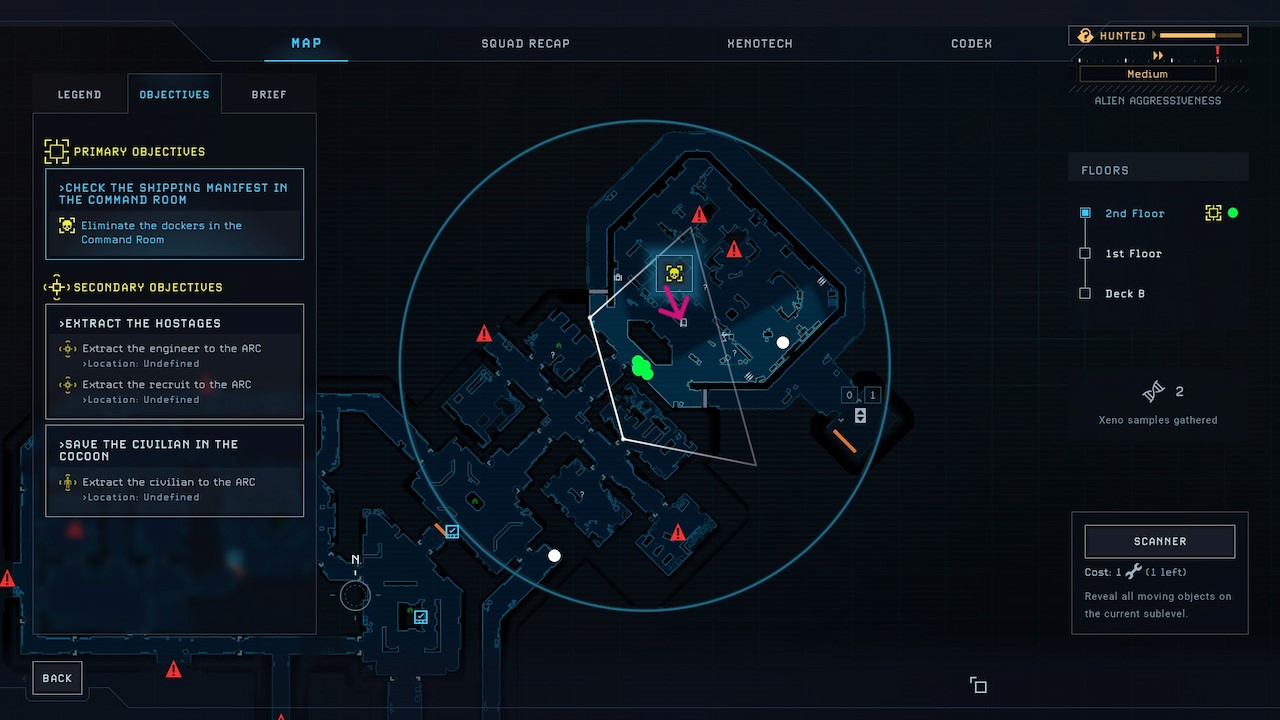Click the red alien alert triangle near the Command Room

[x=699, y=213]
